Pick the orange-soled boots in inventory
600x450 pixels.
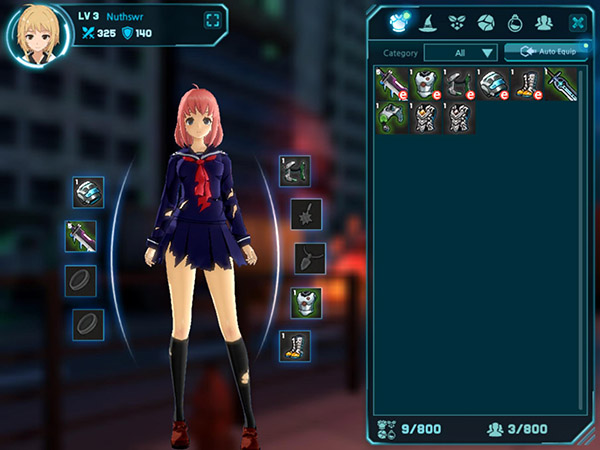coord(528,84)
